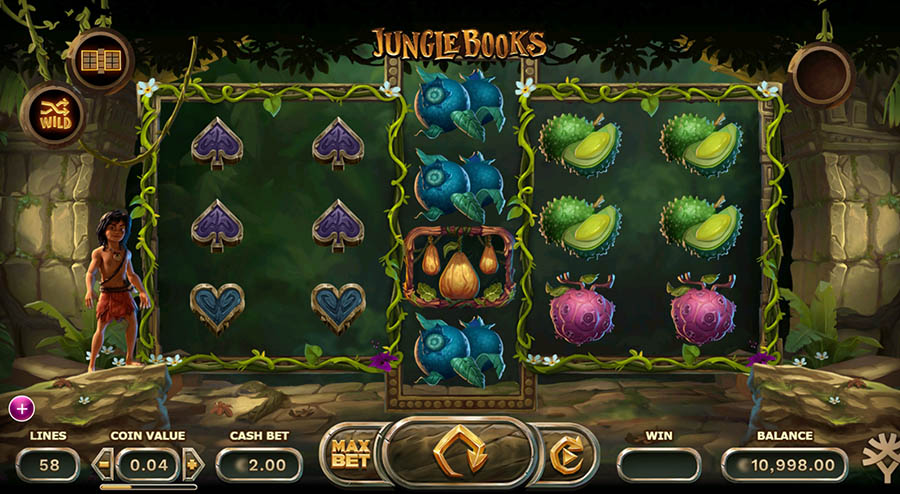This screenshot has width=900, height=494.
Task: Click the MAX BET button
Action: [351, 455]
